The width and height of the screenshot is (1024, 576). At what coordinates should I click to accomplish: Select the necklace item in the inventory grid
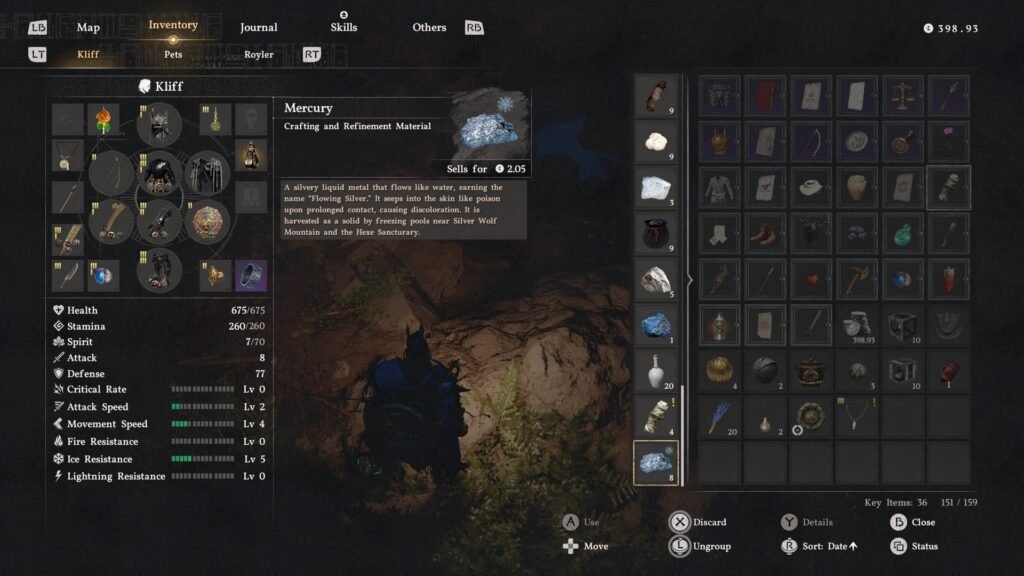pos(857,416)
